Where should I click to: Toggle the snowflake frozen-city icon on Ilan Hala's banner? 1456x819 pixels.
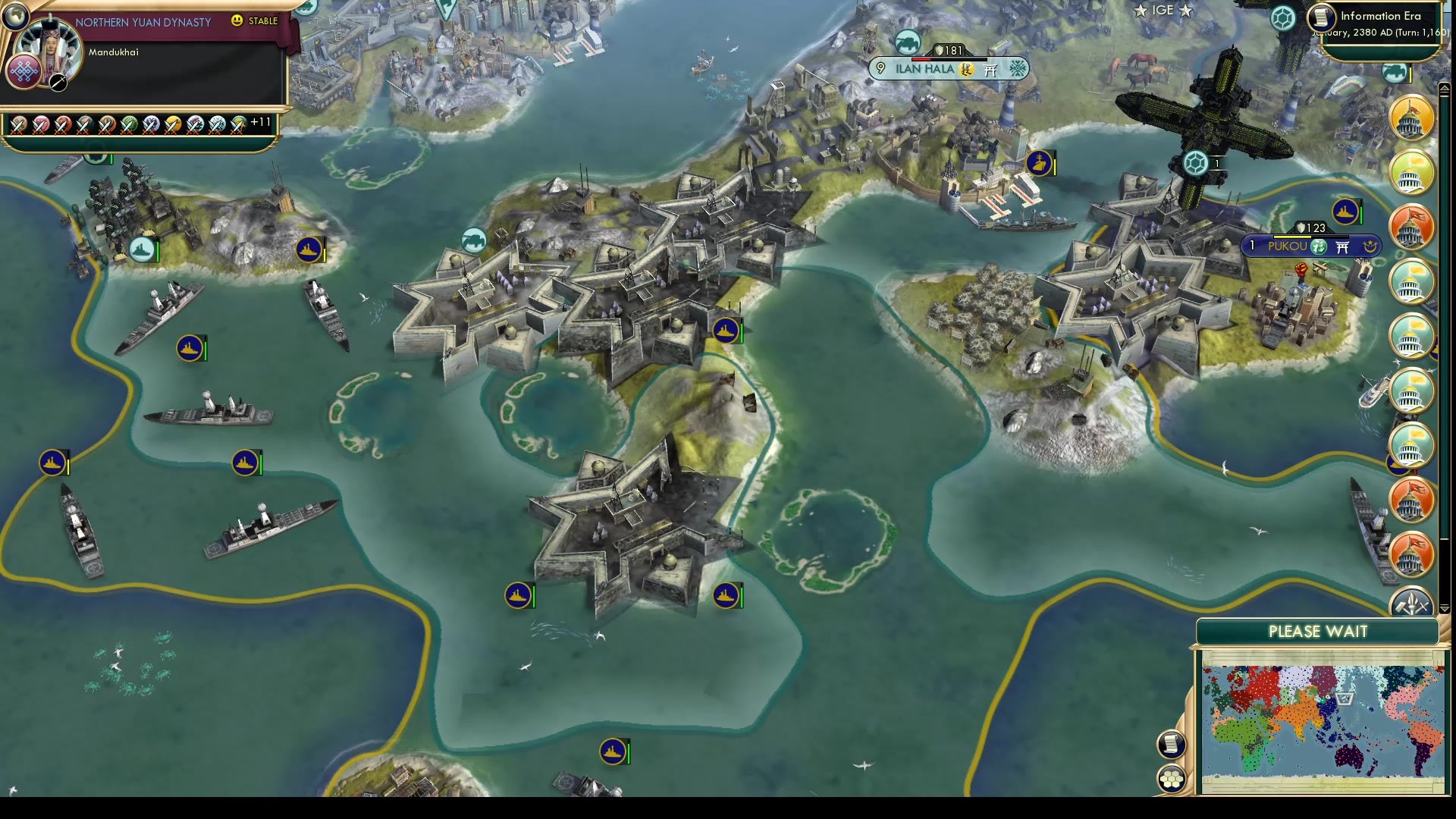(x=1016, y=69)
